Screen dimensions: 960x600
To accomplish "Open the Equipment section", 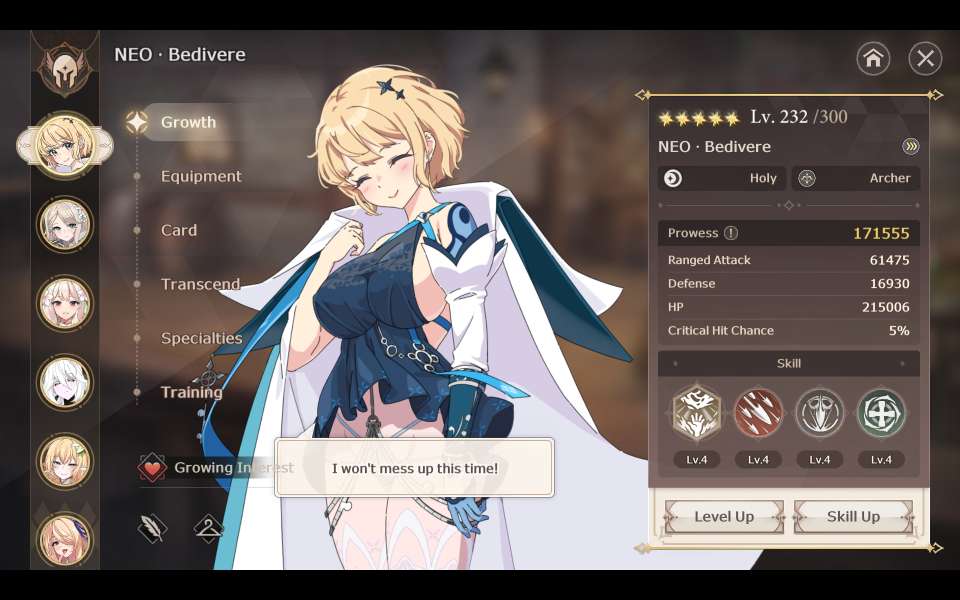I will (x=201, y=176).
